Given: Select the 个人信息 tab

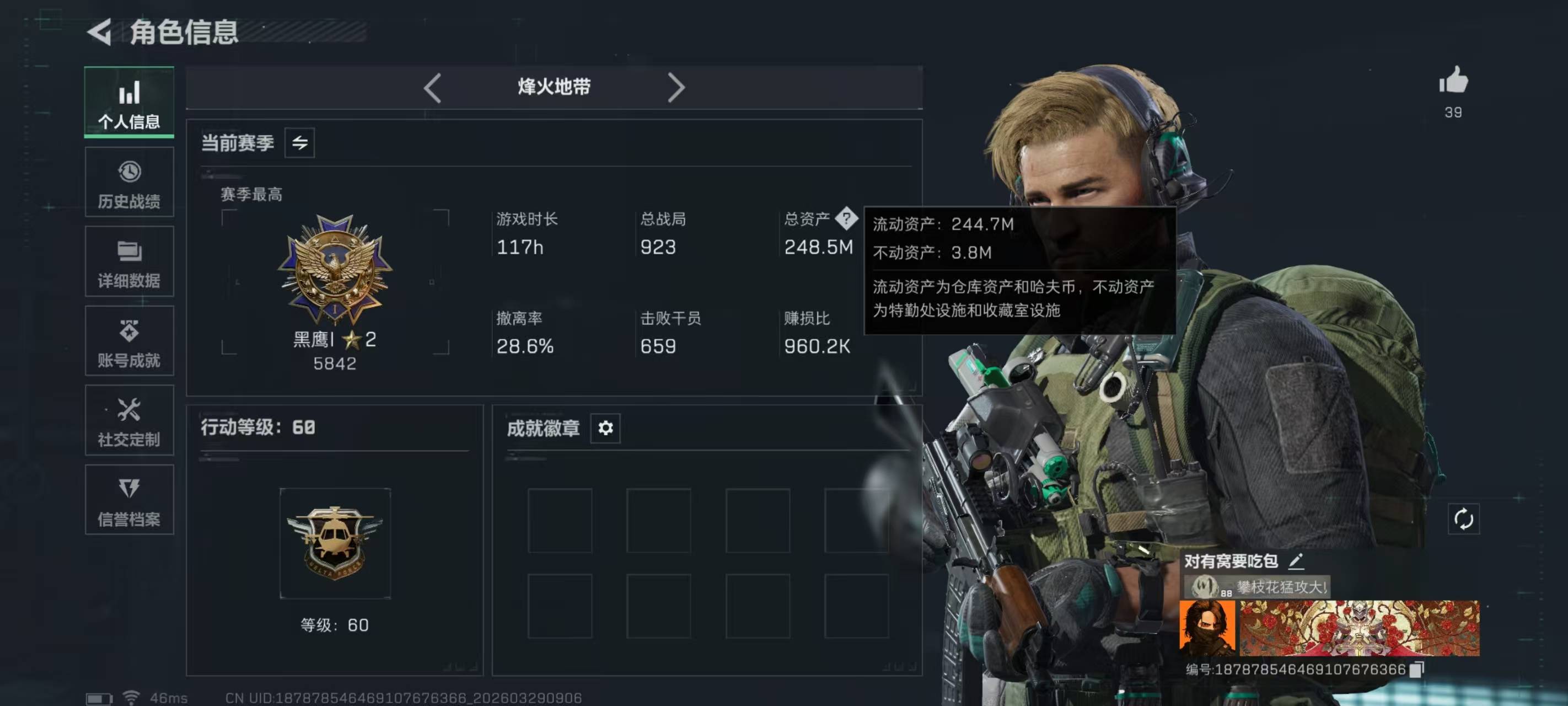Looking at the screenshot, I should coord(129,103).
